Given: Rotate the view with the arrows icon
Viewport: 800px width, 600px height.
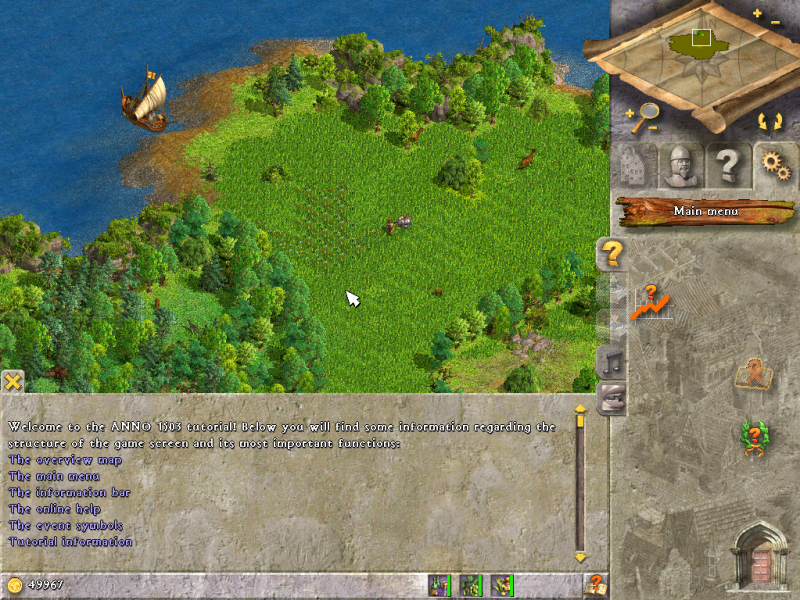Looking at the screenshot, I should (x=769, y=121).
